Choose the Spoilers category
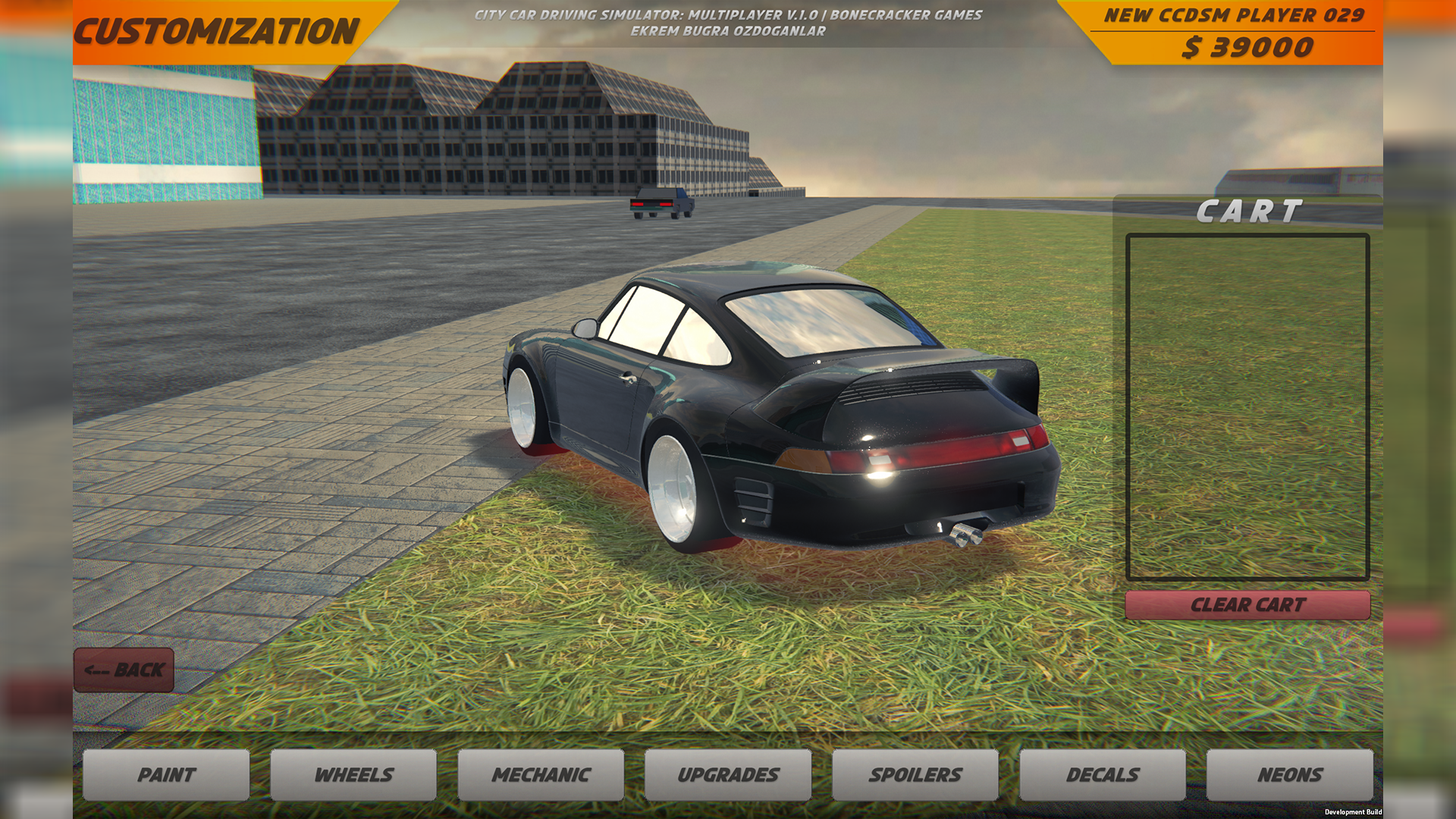The width and height of the screenshot is (1456, 819). pyautogui.click(x=915, y=774)
